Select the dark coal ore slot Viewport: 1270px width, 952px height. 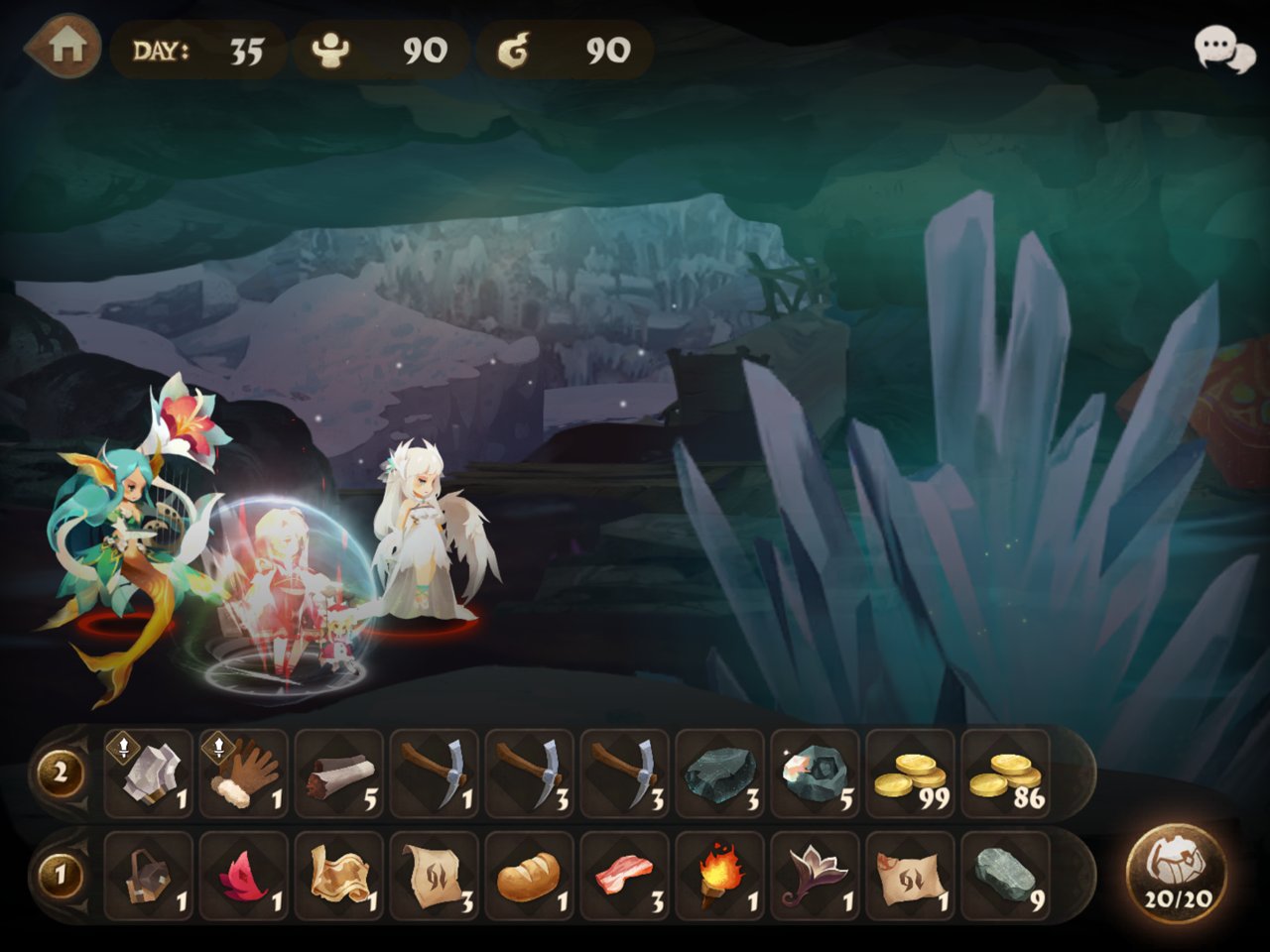pos(720,773)
